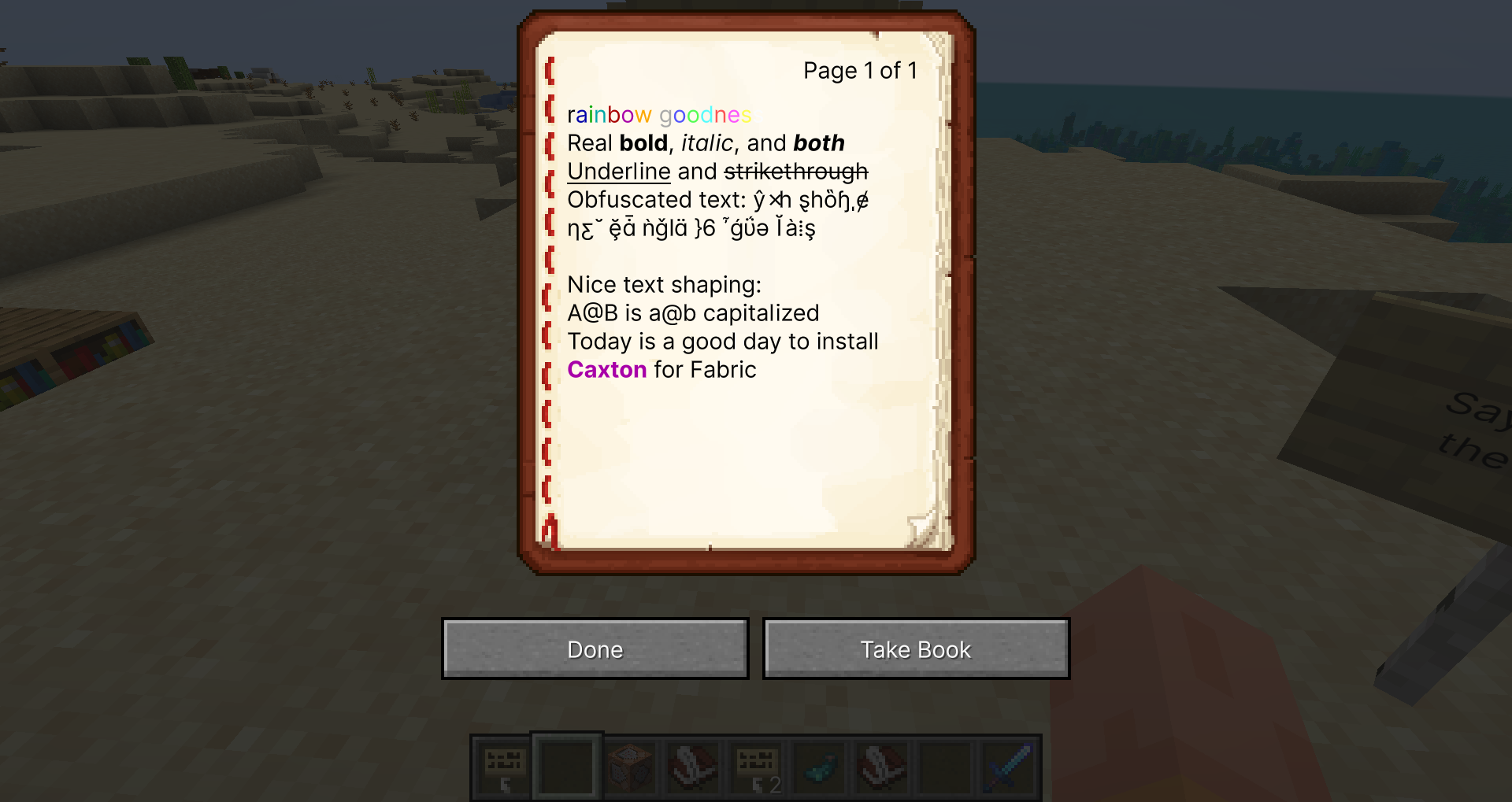Take the book from the lectern
Screen dimensions: 1512x802
click(916, 649)
